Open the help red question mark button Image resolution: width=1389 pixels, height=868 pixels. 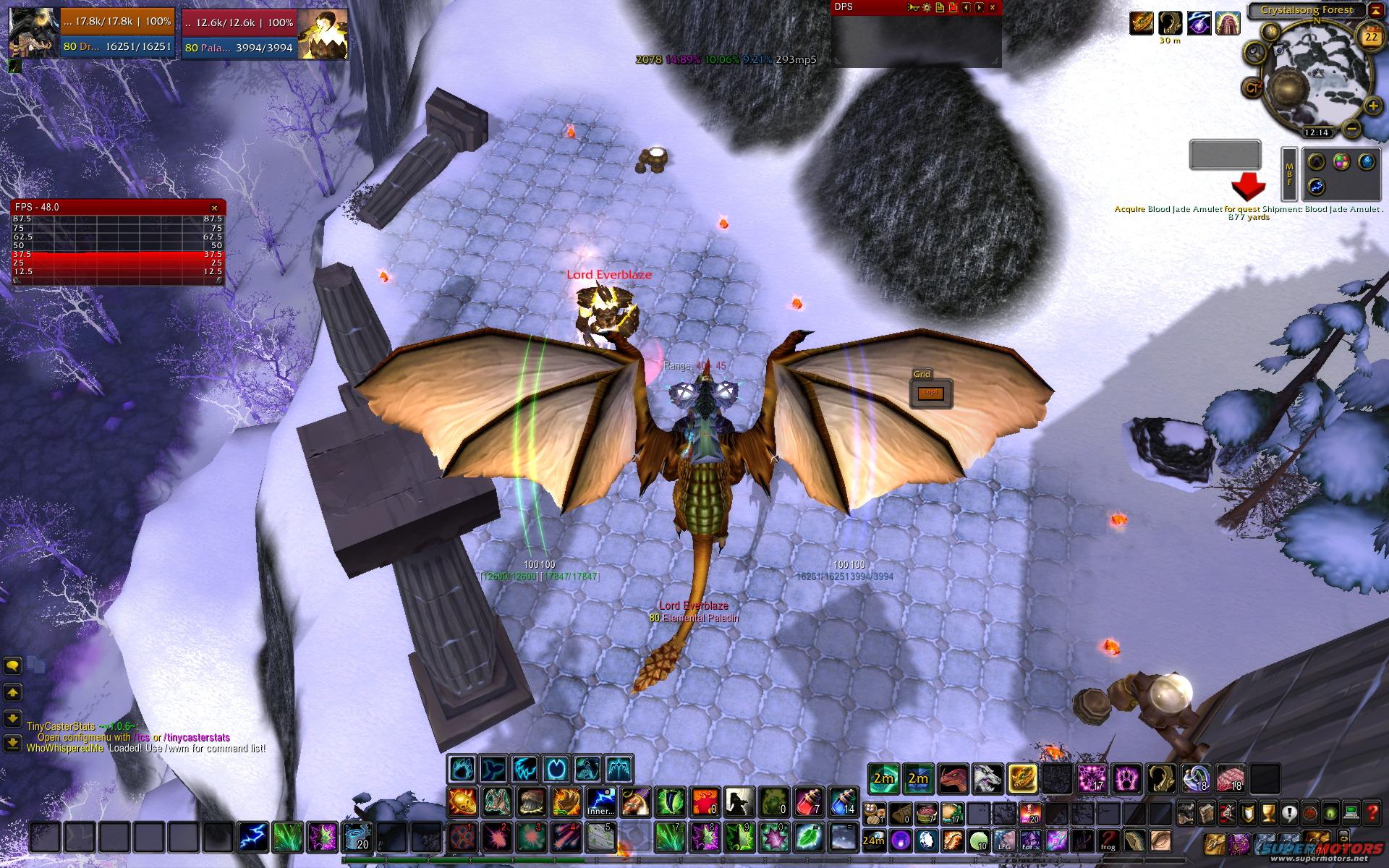point(1372,813)
